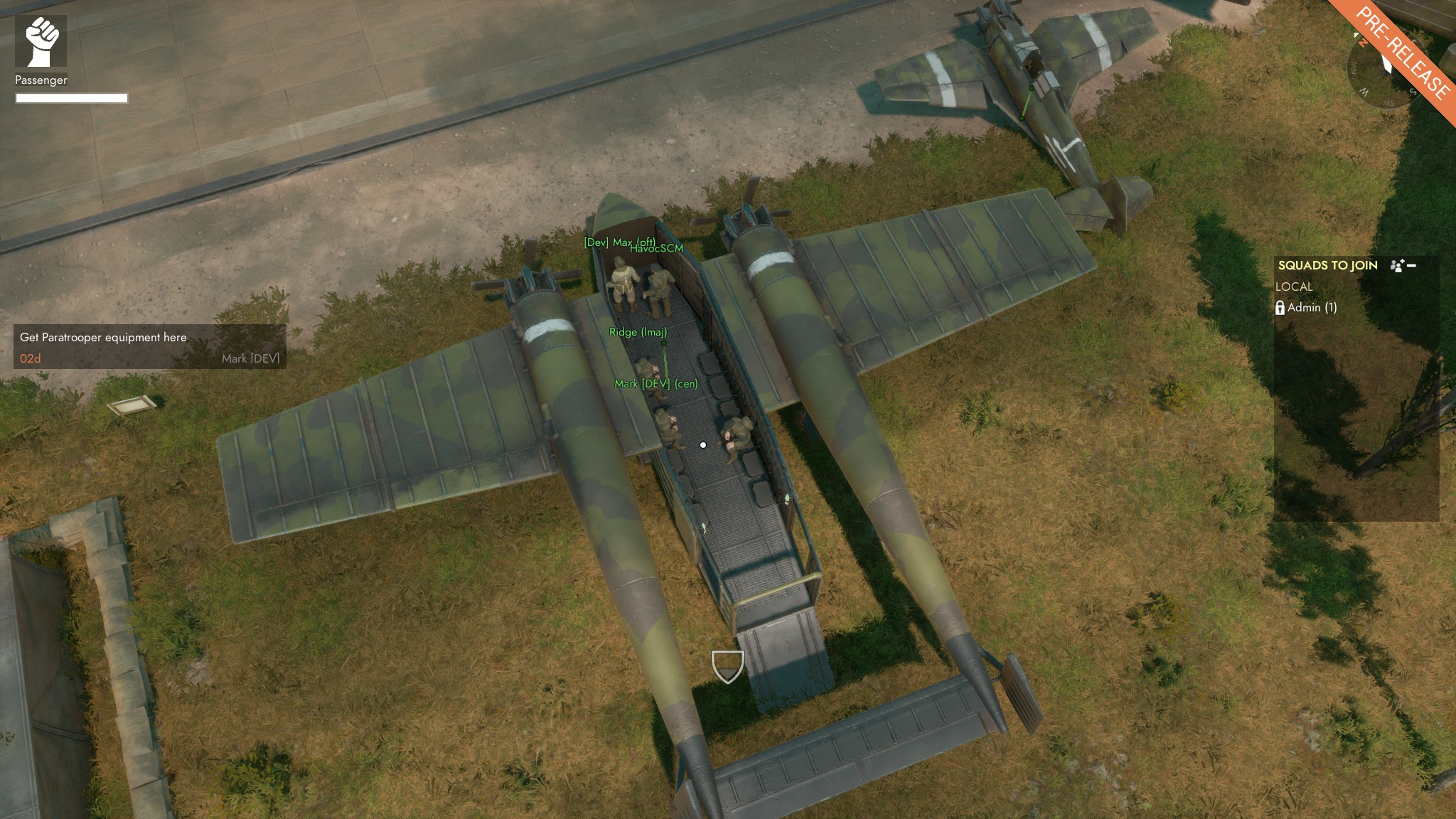This screenshot has width=1456, height=819.
Task: Click the Mark [DEV] (cen) nameplate
Action: (x=655, y=383)
